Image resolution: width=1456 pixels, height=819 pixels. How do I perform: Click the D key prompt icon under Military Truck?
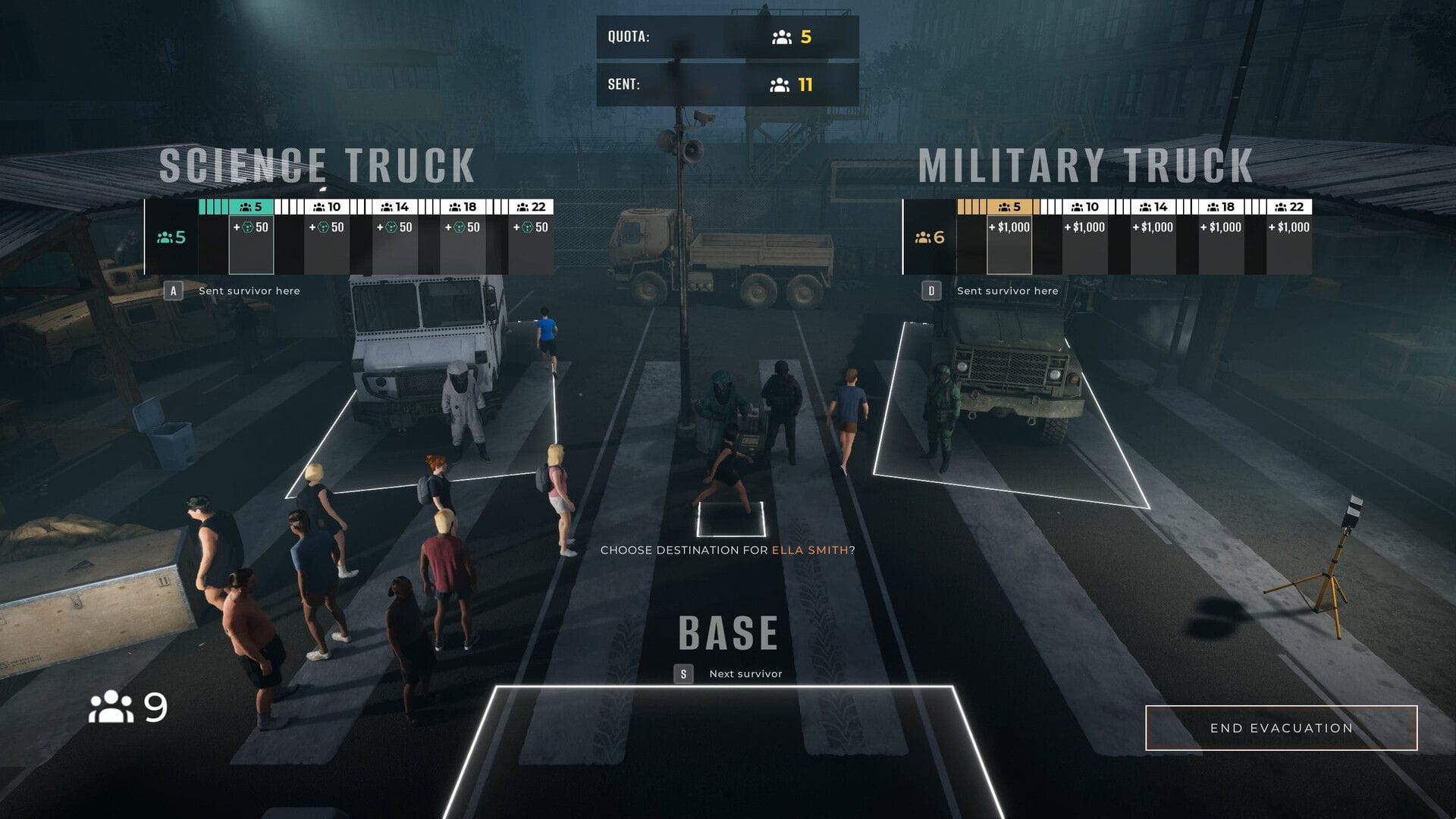coord(933,290)
